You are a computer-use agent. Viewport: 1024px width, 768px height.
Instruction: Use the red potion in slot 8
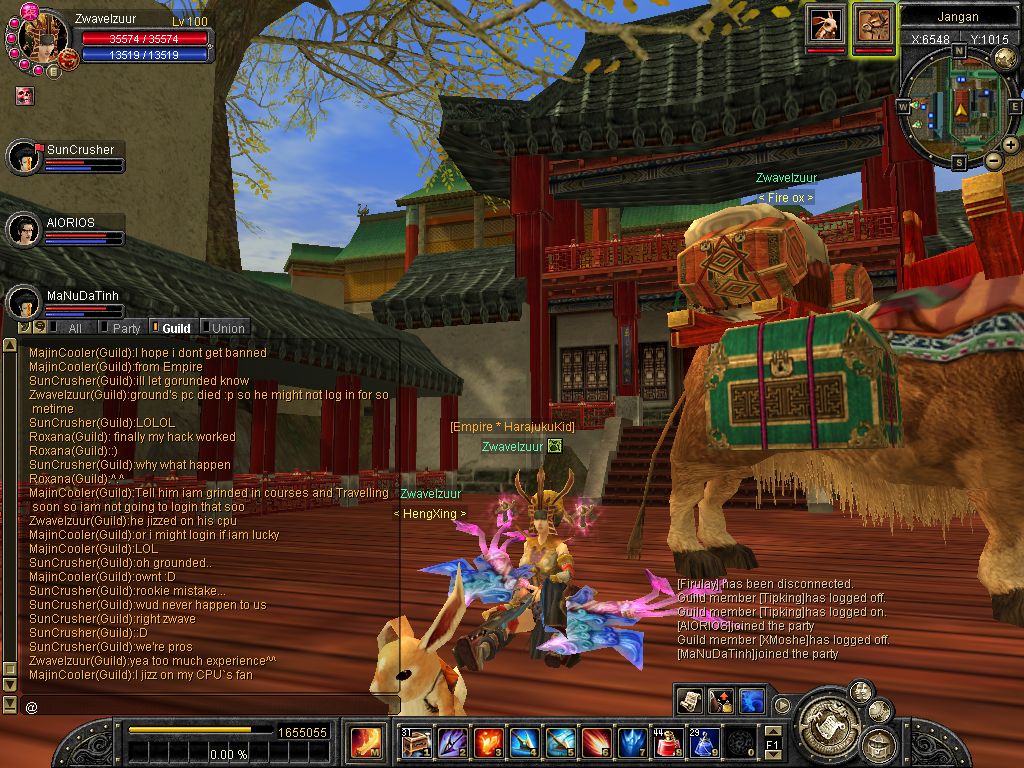667,742
